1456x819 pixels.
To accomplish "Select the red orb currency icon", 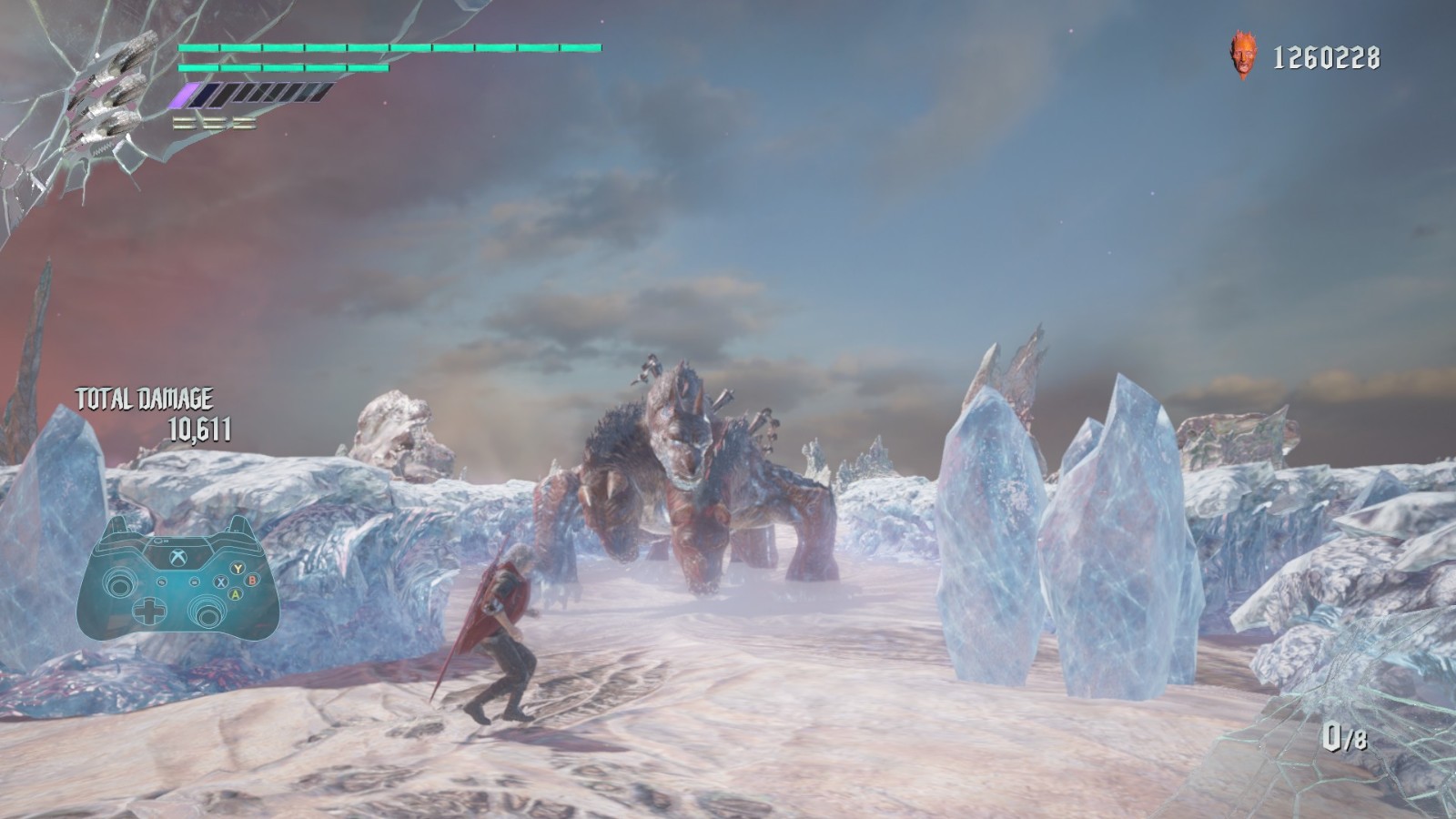I will pyautogui.click(x=1240, y=56).
